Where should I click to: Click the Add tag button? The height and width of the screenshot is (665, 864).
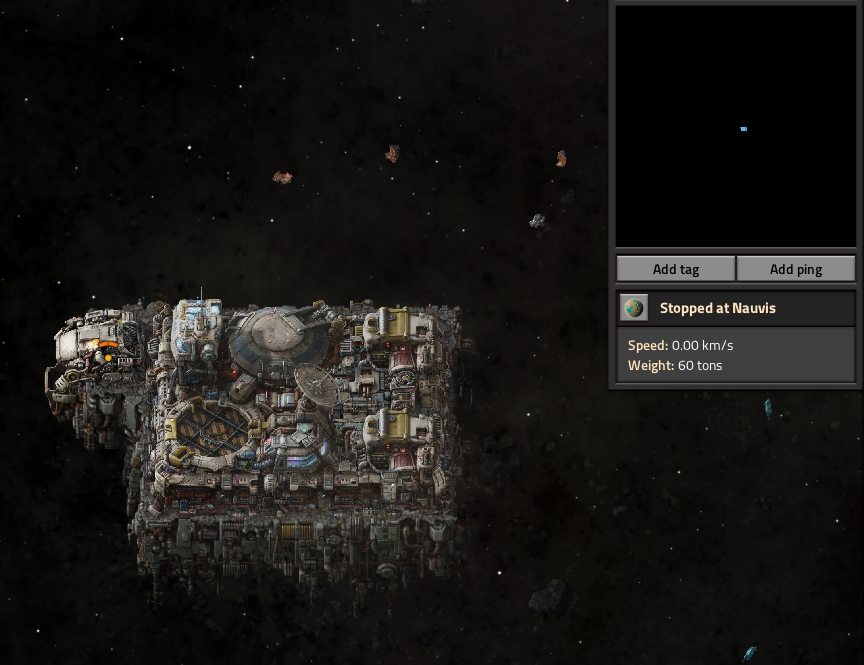pyautogui.click(x=676, y=269)
